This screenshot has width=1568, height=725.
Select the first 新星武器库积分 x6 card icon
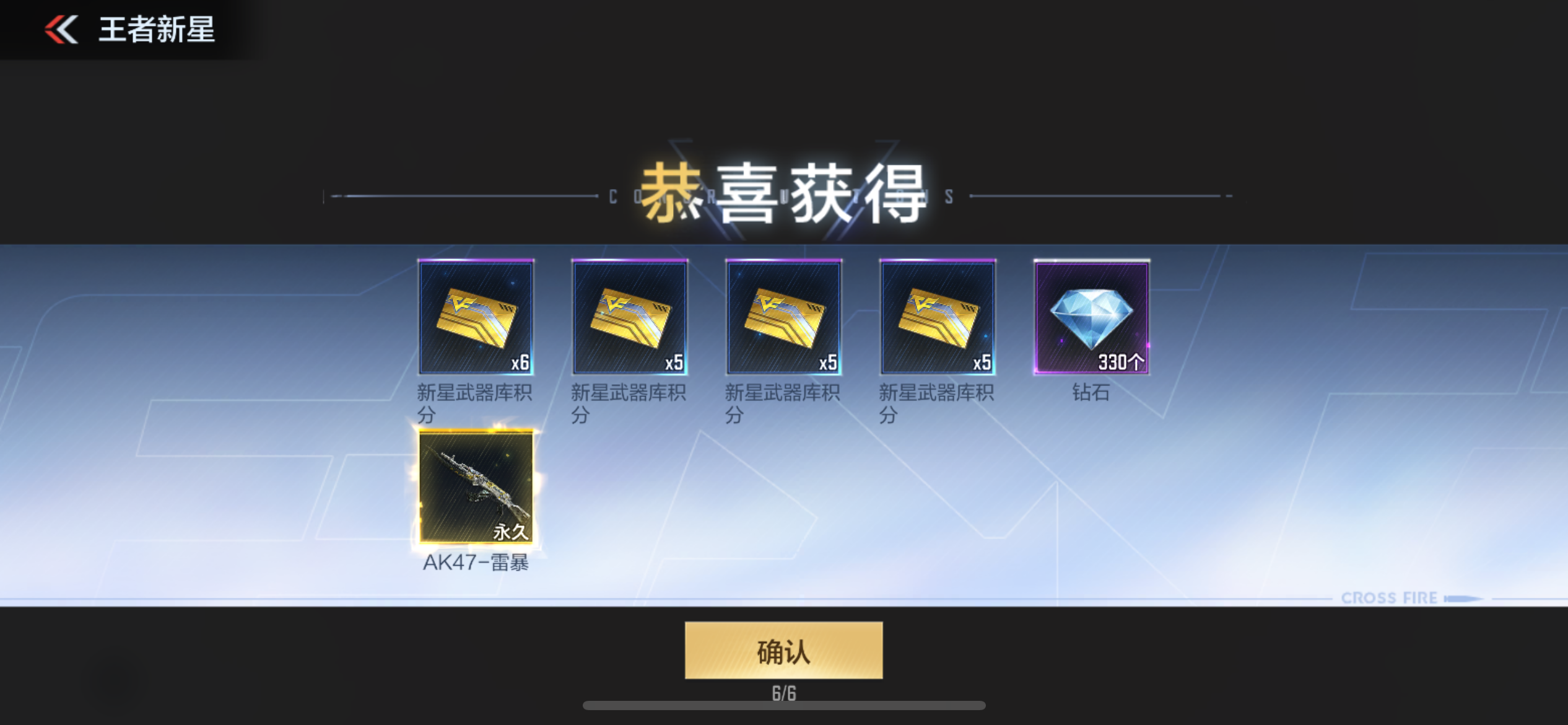pos(477,317)
